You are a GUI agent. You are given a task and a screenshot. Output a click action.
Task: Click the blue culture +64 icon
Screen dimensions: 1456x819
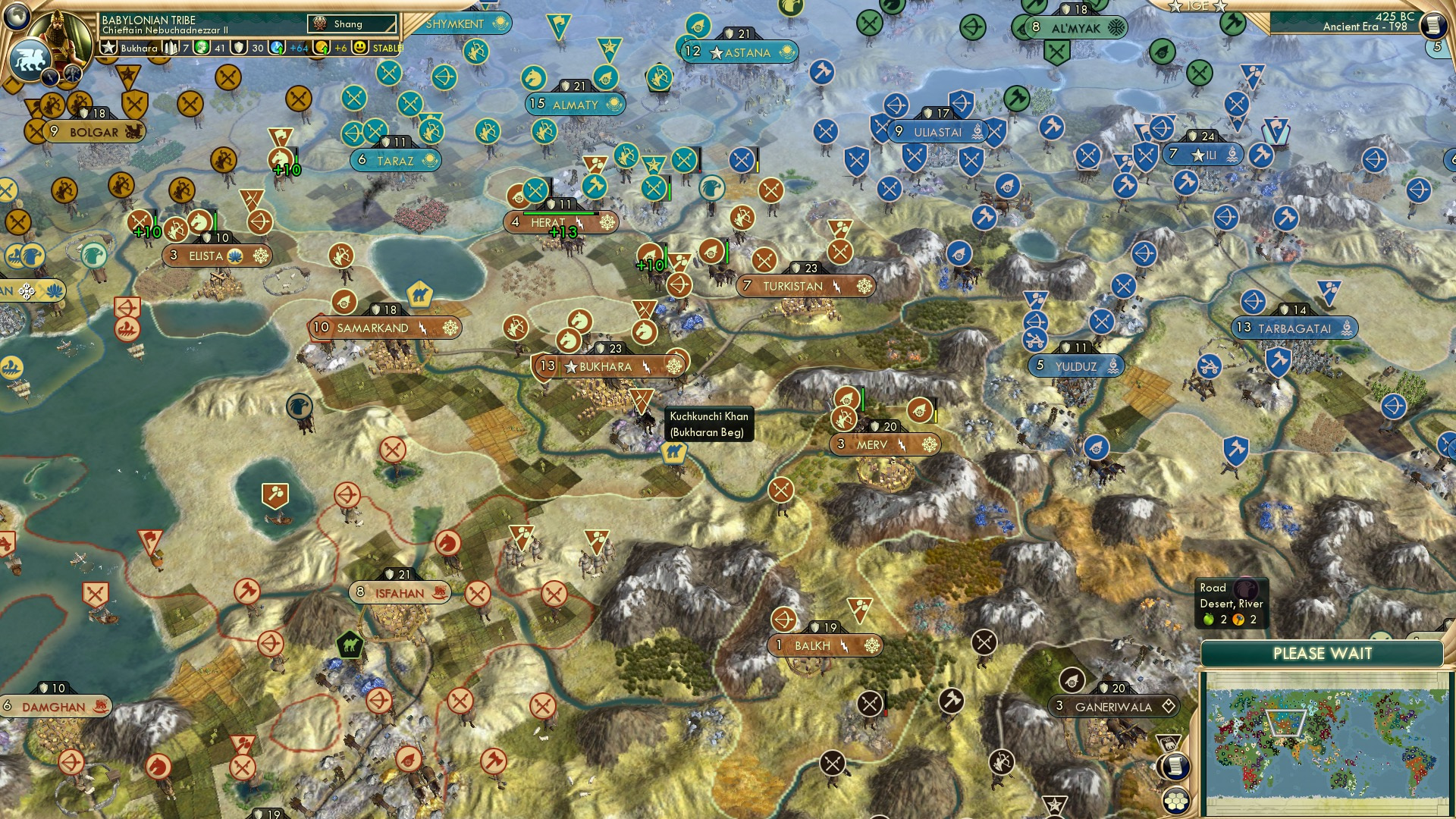275,48
